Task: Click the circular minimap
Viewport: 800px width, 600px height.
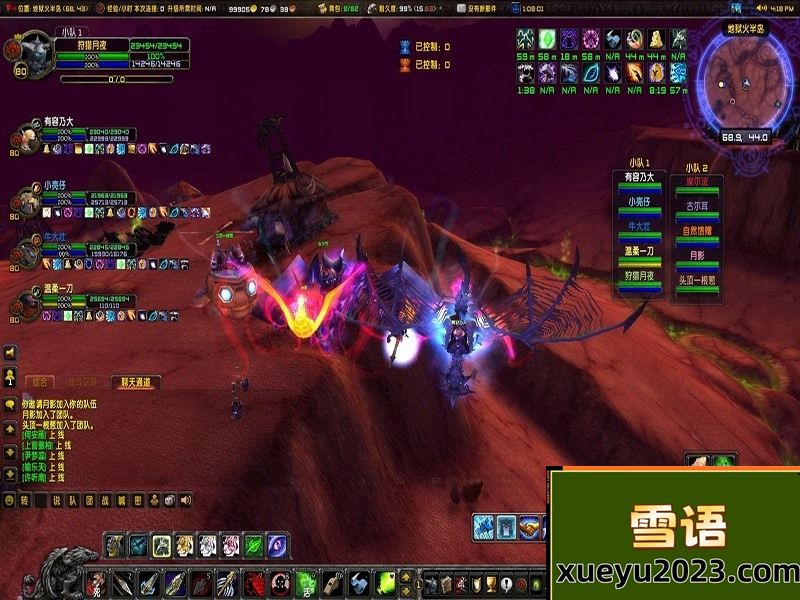Action: (x=744, y=84)
